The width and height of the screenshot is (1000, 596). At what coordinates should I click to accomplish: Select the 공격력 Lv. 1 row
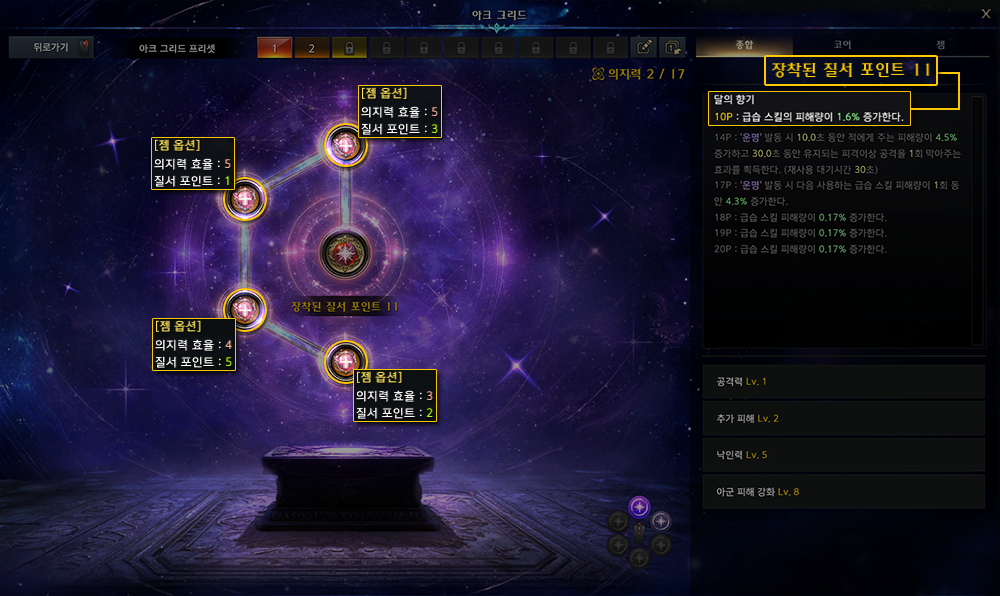pos(843,382)
